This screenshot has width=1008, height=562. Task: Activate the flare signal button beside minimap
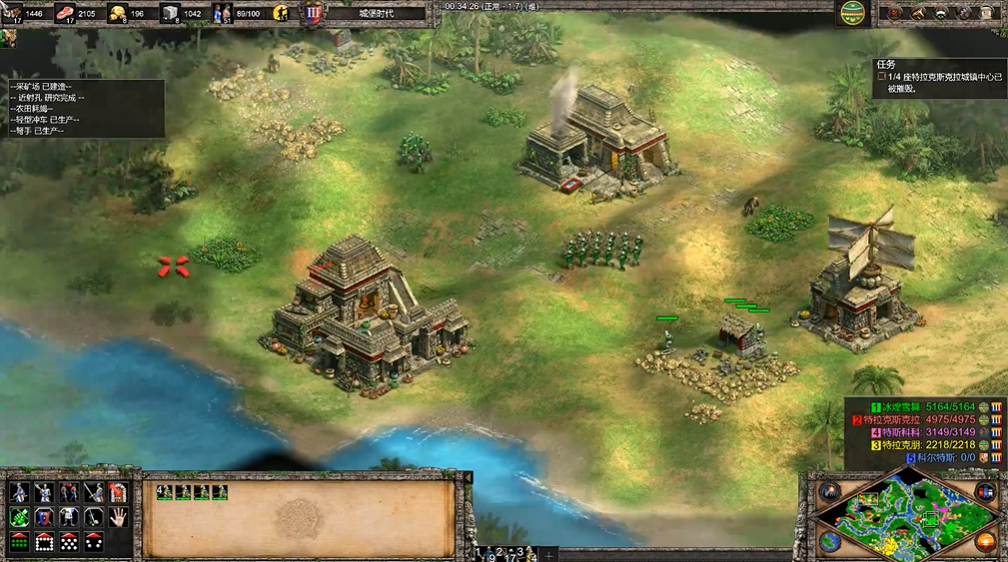[829, 491]
